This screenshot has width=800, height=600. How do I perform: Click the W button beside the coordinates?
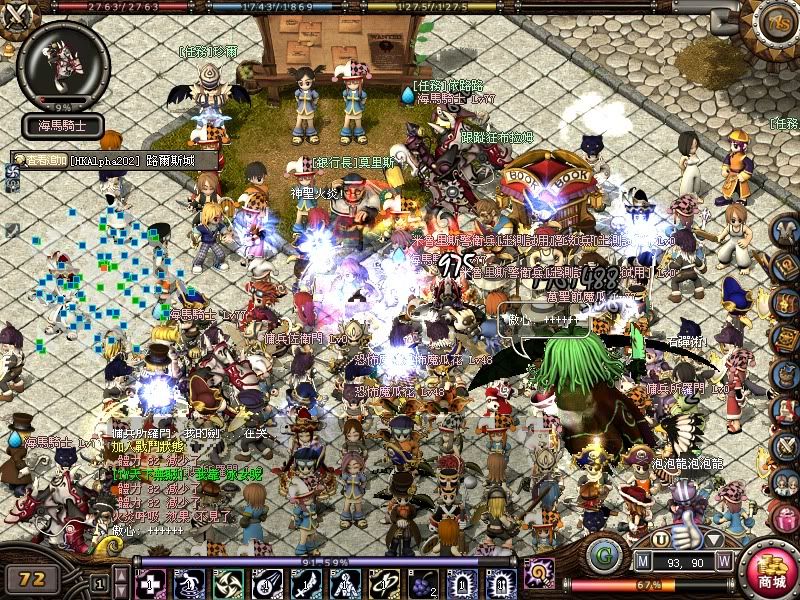(723, 562)
